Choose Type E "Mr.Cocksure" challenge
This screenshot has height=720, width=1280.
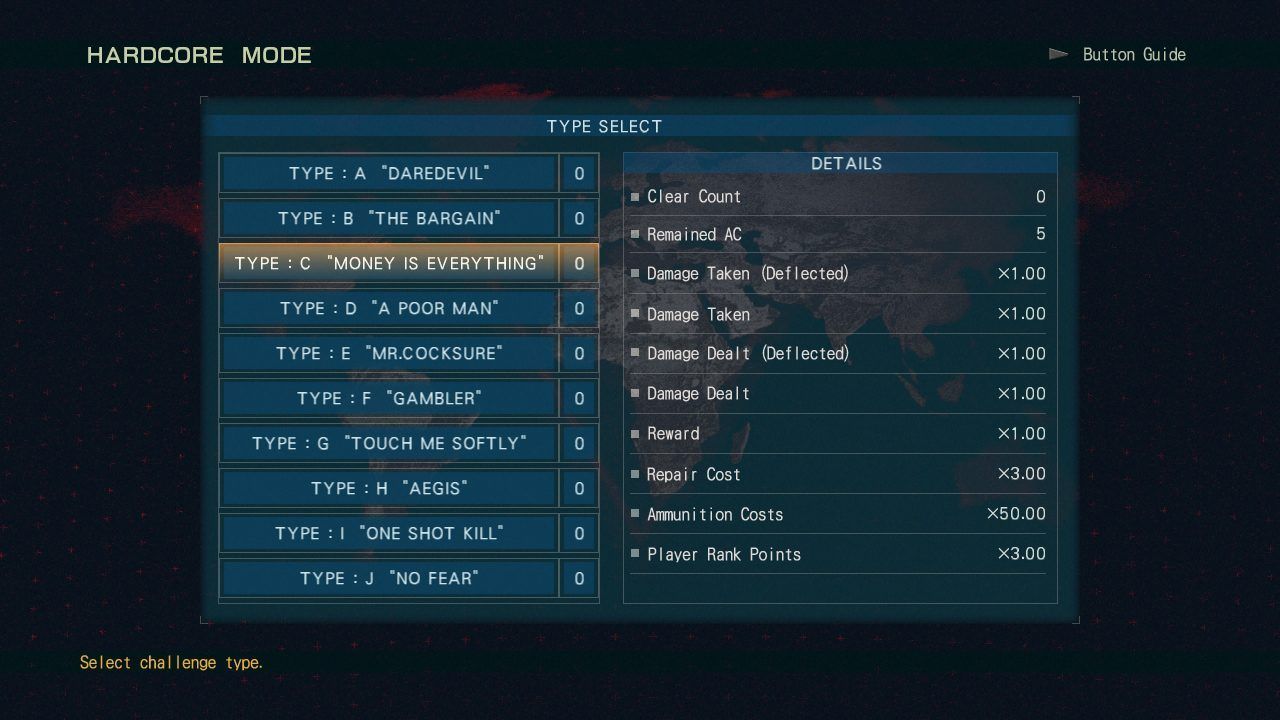point(389,353)
